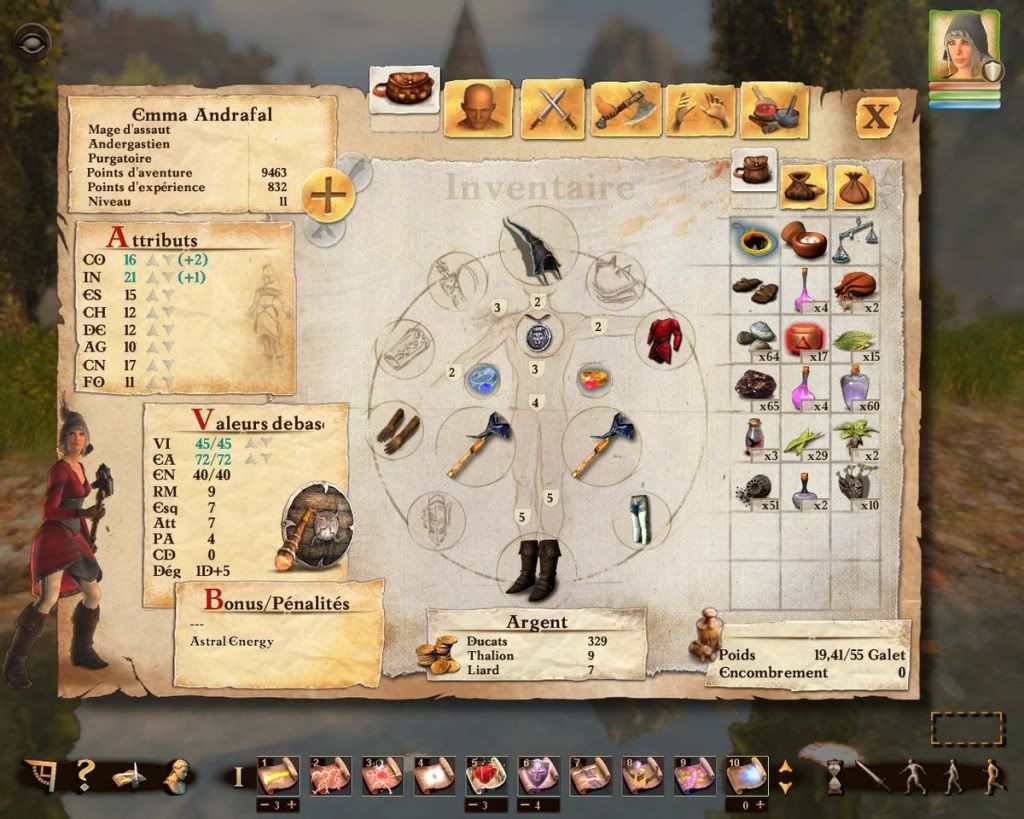Click the golden plus level-up button
The width and height of the screenshot is (1024, 819).
[x=328, y=194]
